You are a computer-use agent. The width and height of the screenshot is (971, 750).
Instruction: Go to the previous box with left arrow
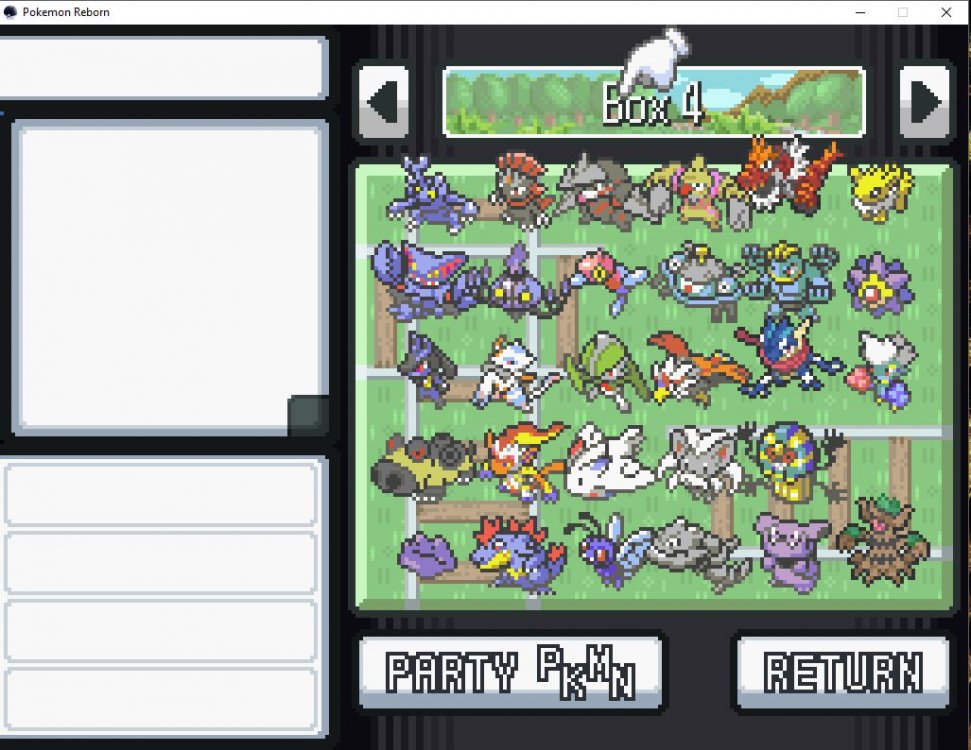[x=383, y=102]
